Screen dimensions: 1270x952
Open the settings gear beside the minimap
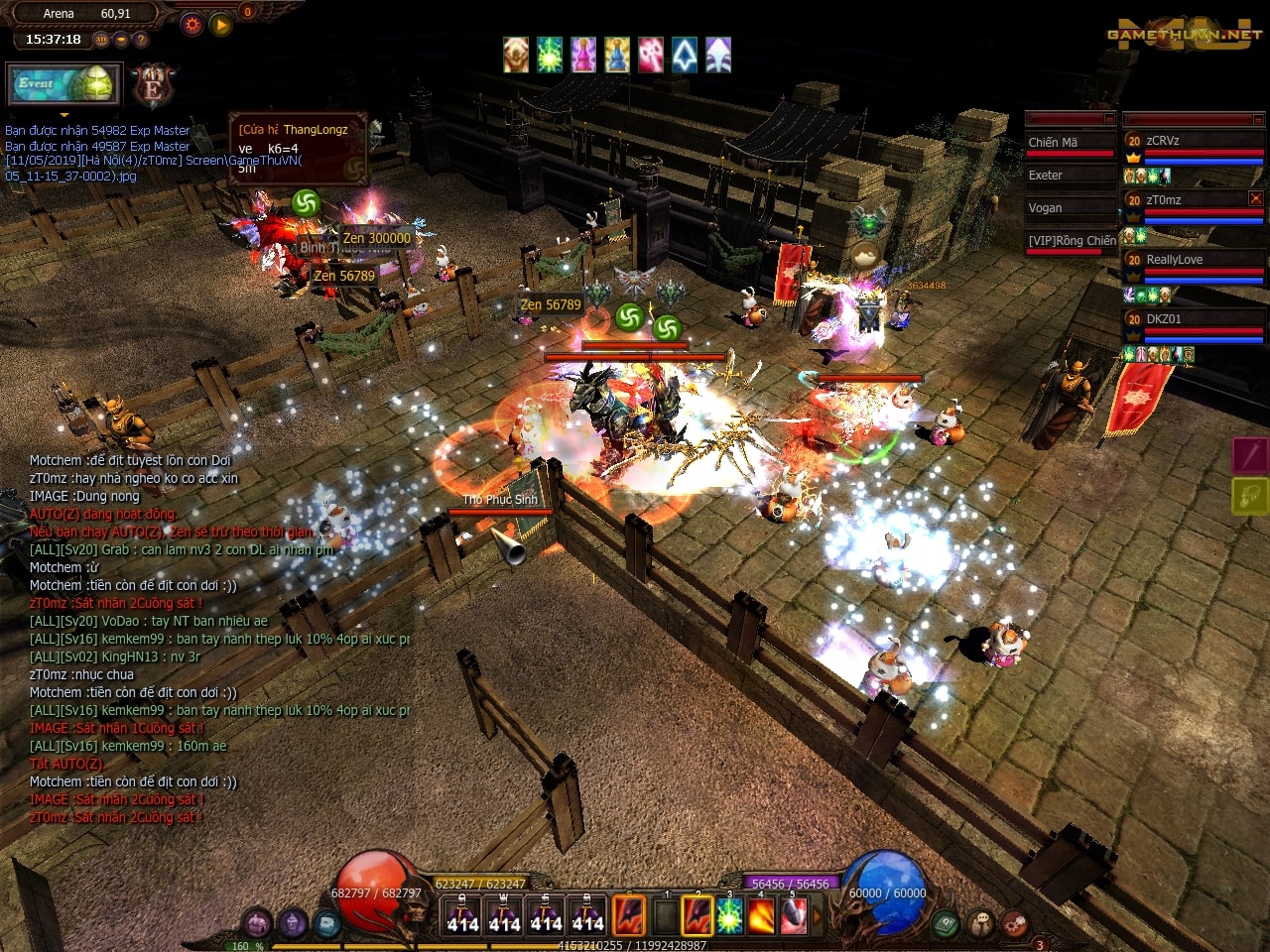pyautogui.click(x=191, y=23)
